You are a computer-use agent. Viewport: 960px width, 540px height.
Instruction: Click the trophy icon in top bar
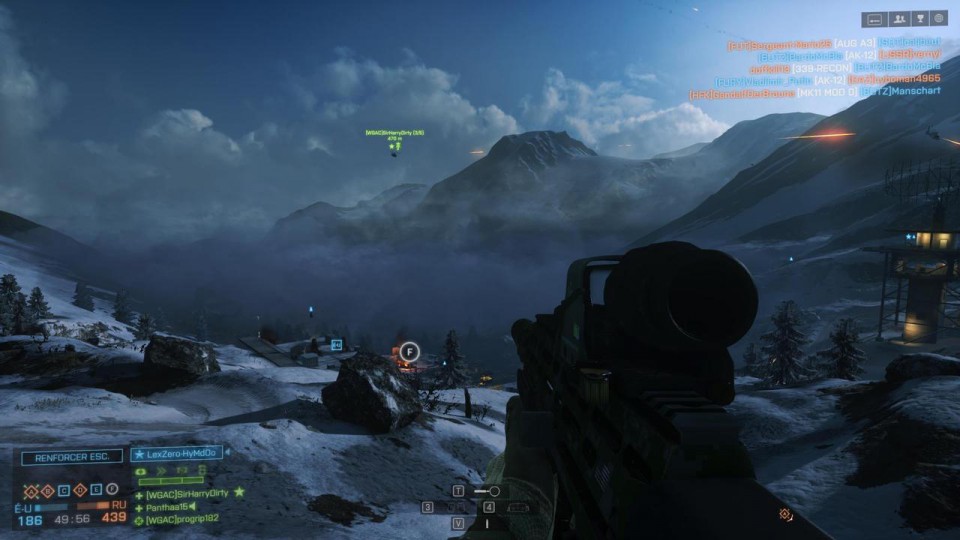[919, 18]
